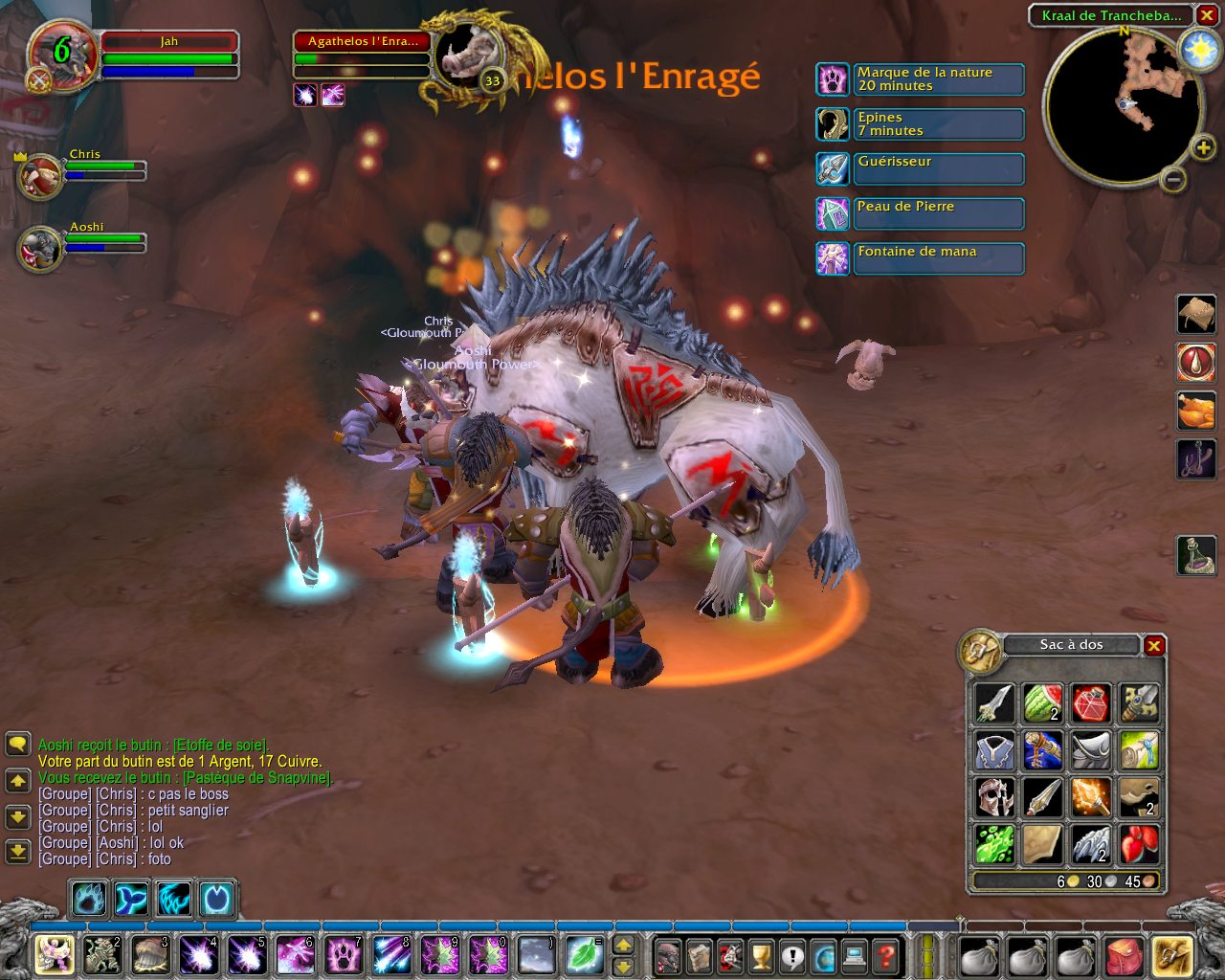This screenshot has height=980, width=1225.
Task: Zoom out on the minimap
Action: click(x=1174, y=179)
